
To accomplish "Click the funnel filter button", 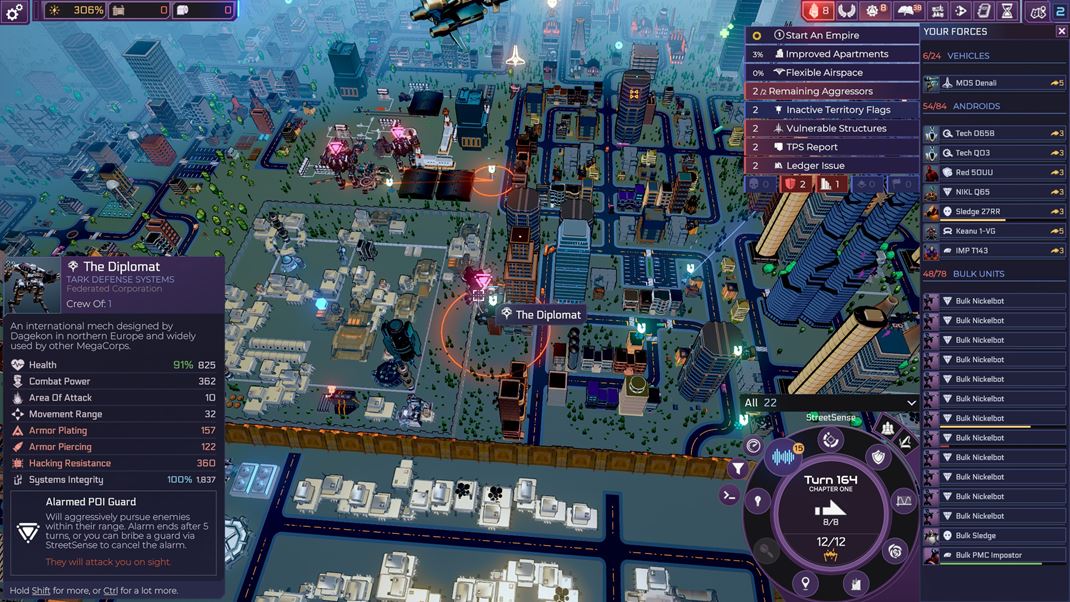I will [738, 468].
